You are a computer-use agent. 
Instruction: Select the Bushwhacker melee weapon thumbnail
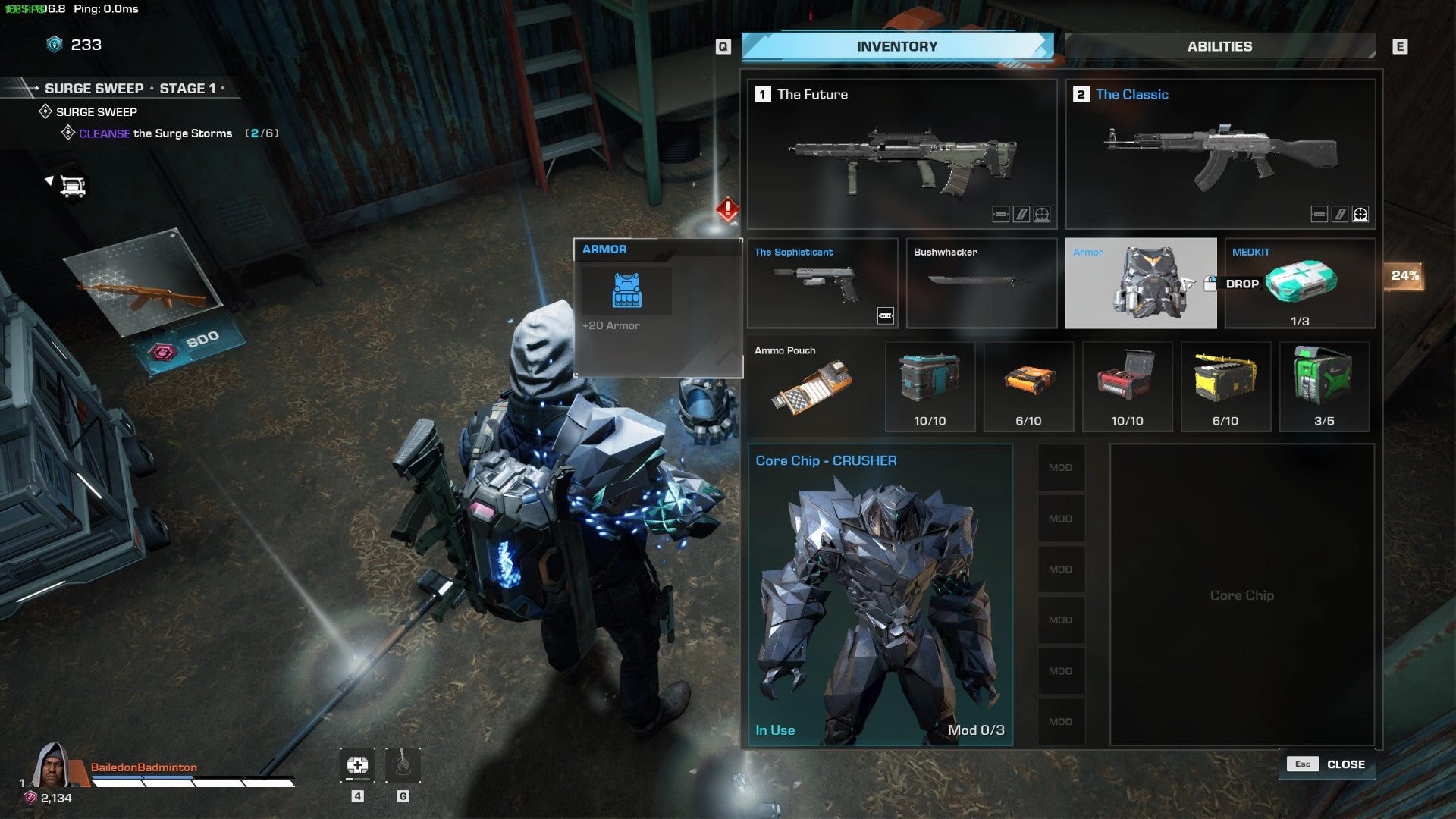pos(981,283)
